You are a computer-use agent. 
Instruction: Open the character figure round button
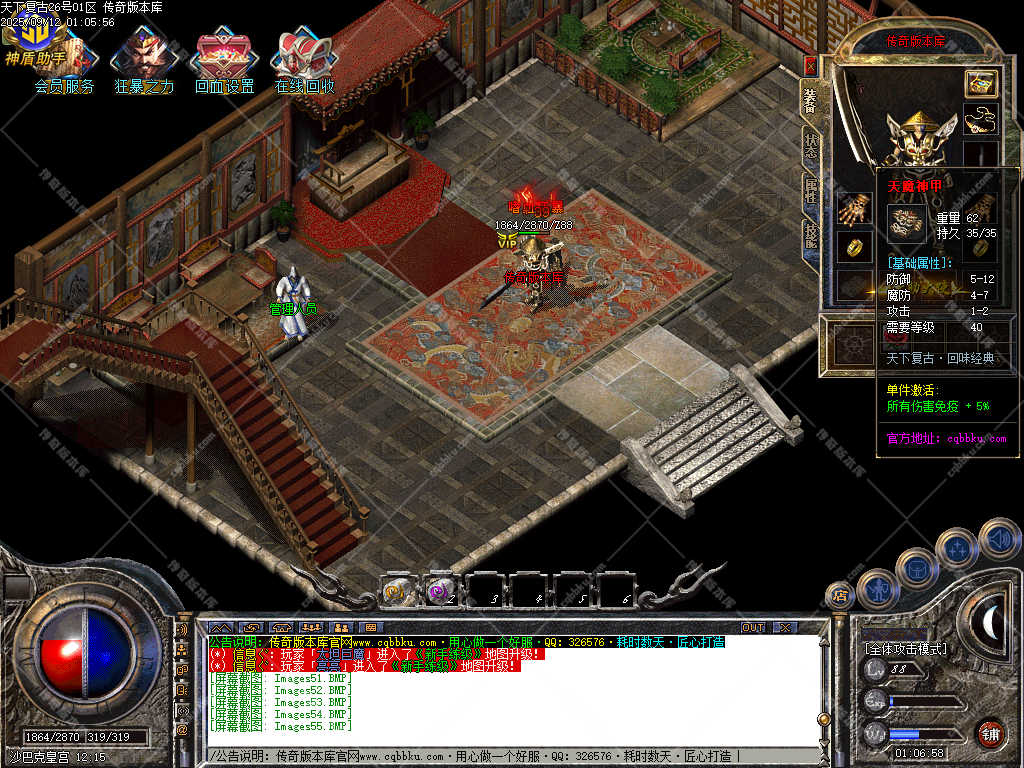click(x=877, y=589)
